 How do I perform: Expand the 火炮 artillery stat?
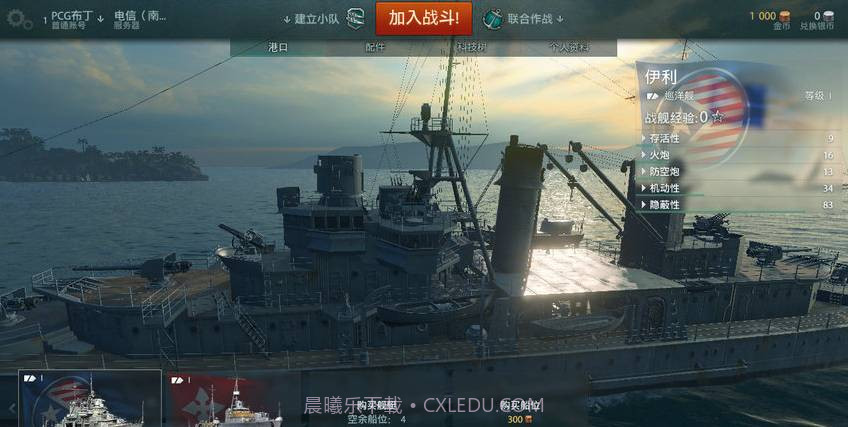tap(660, 155)
